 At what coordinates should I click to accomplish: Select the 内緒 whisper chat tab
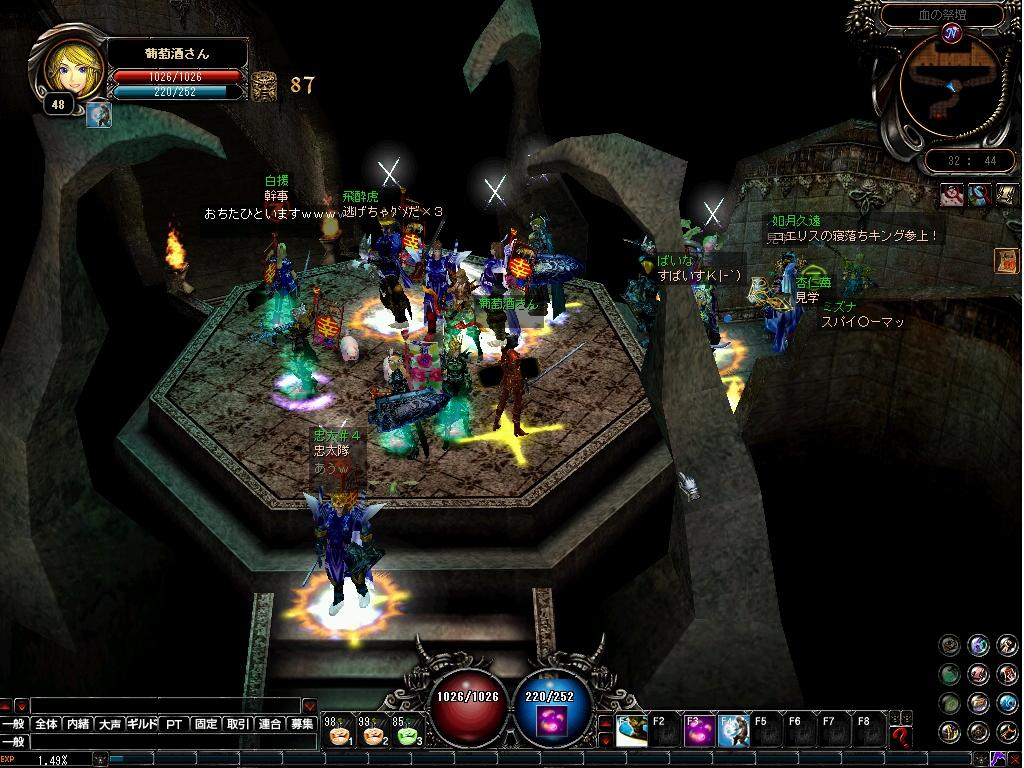(x=78, y=724)
